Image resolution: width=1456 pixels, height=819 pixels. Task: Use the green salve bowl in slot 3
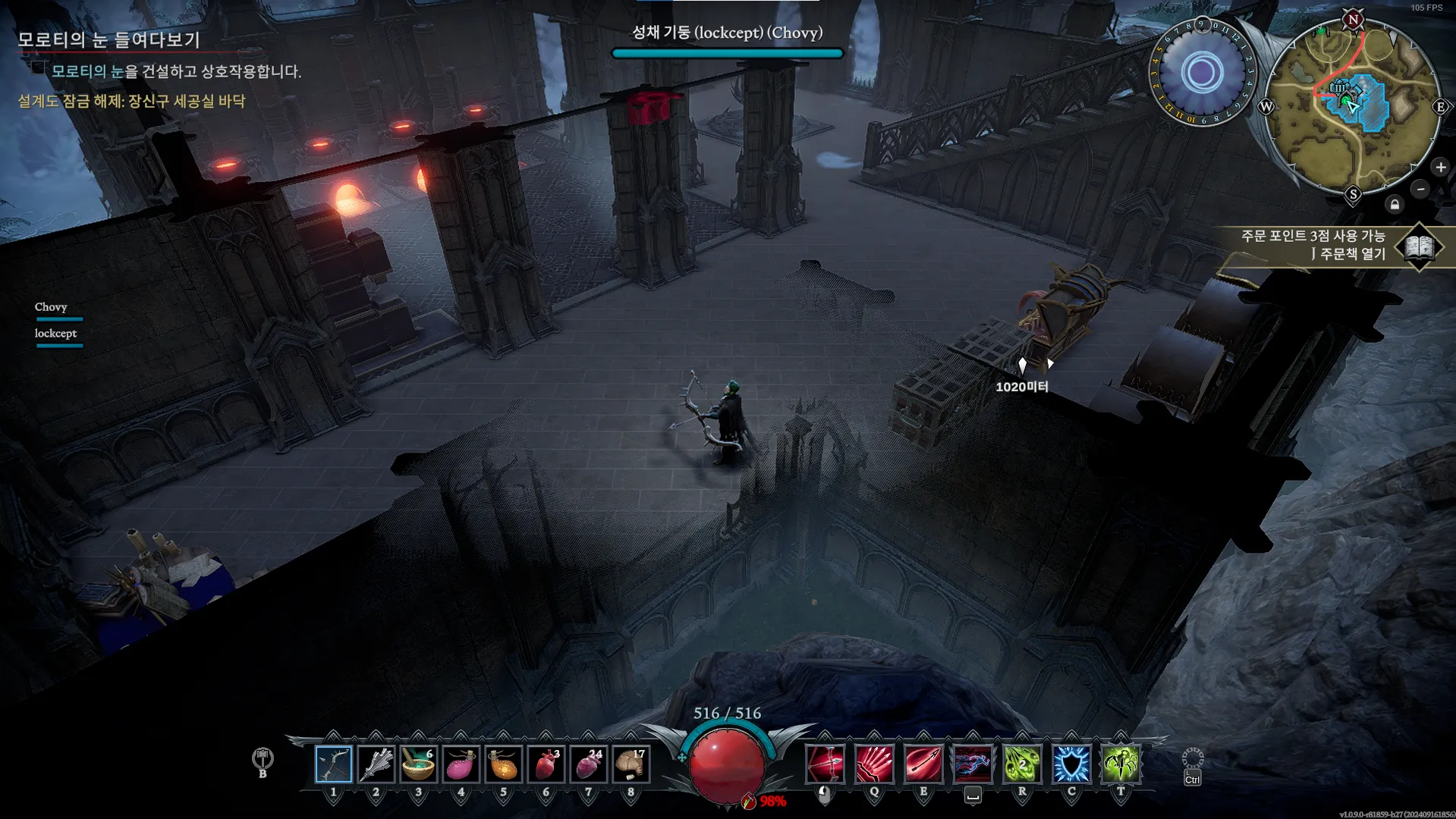pyautogui.click(x=418, y=764)
